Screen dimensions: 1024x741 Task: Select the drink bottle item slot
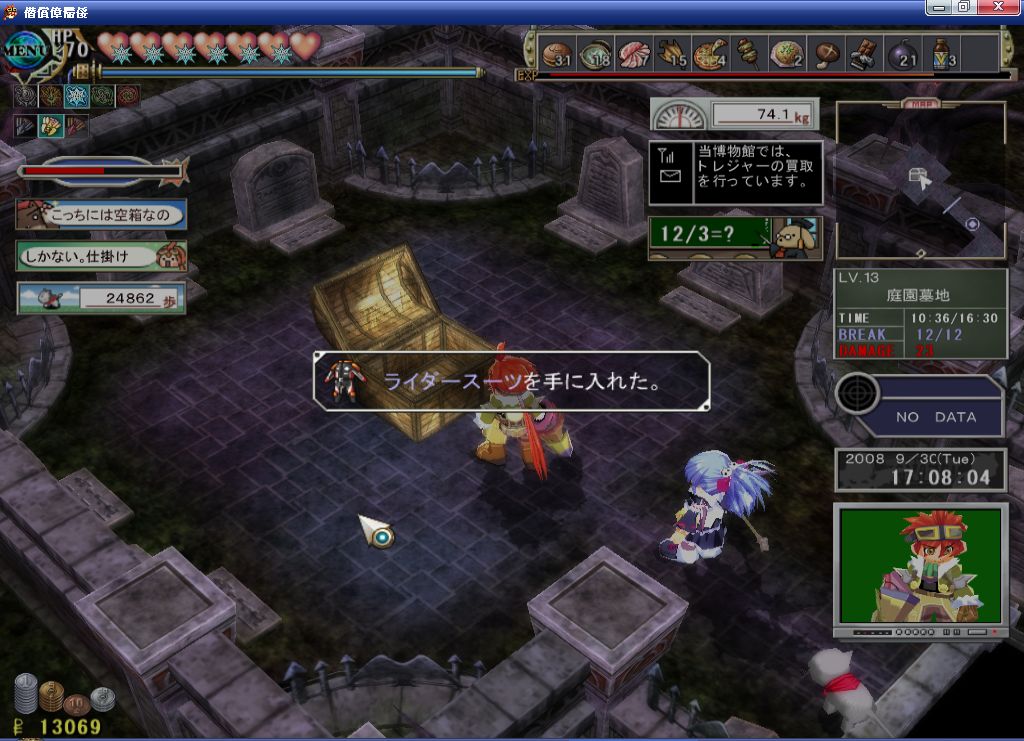point(942,53)
